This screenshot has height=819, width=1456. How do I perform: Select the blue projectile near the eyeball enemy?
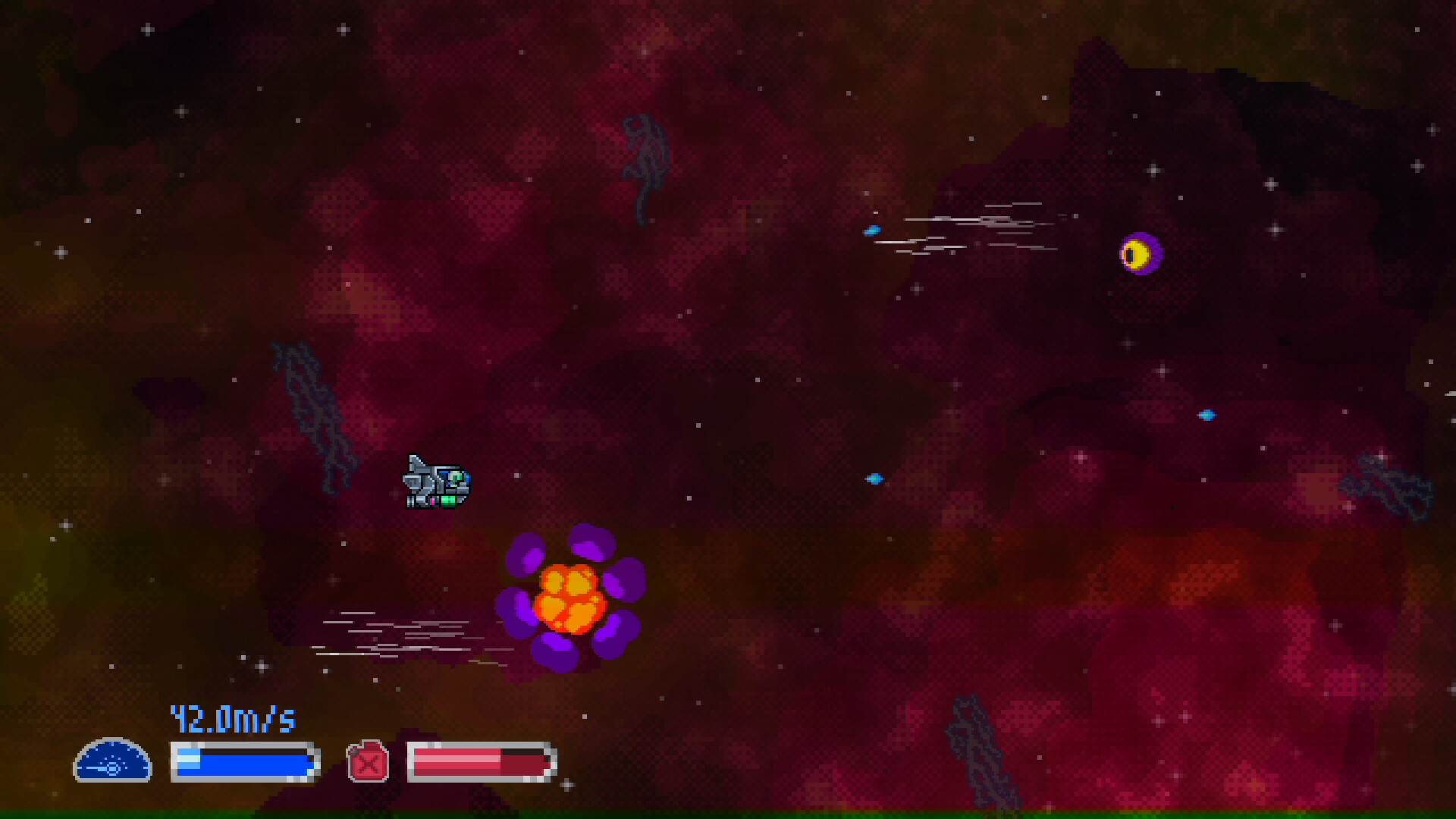[874, 231]
